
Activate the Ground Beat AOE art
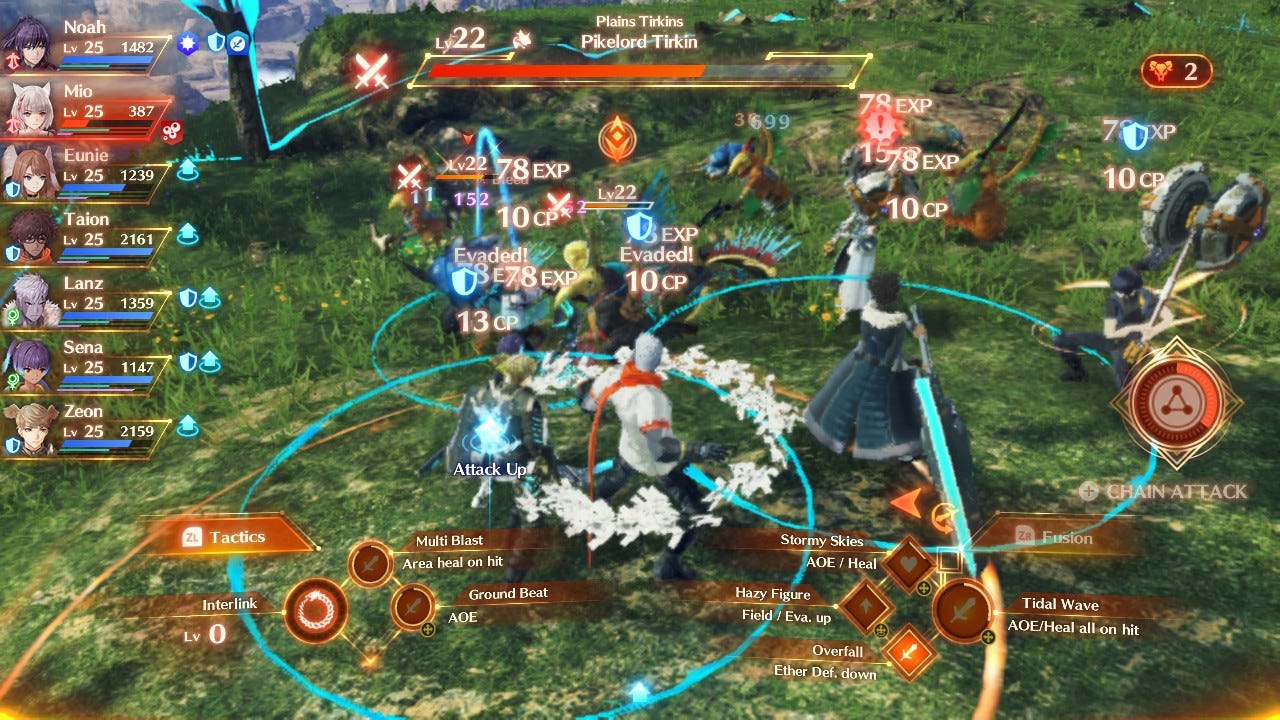(413, 605)
